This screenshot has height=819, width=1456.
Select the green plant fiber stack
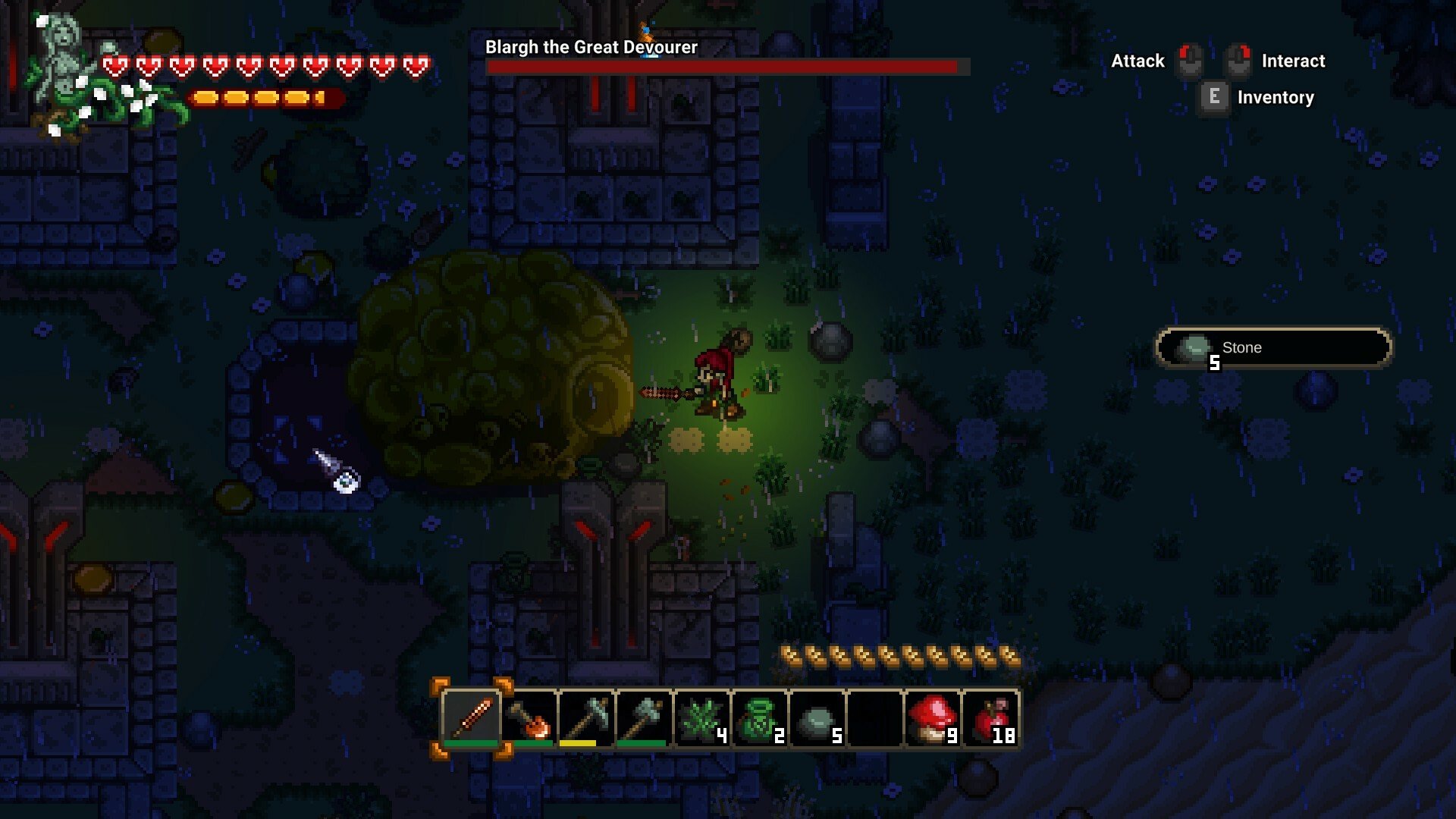tap(702, 717)
